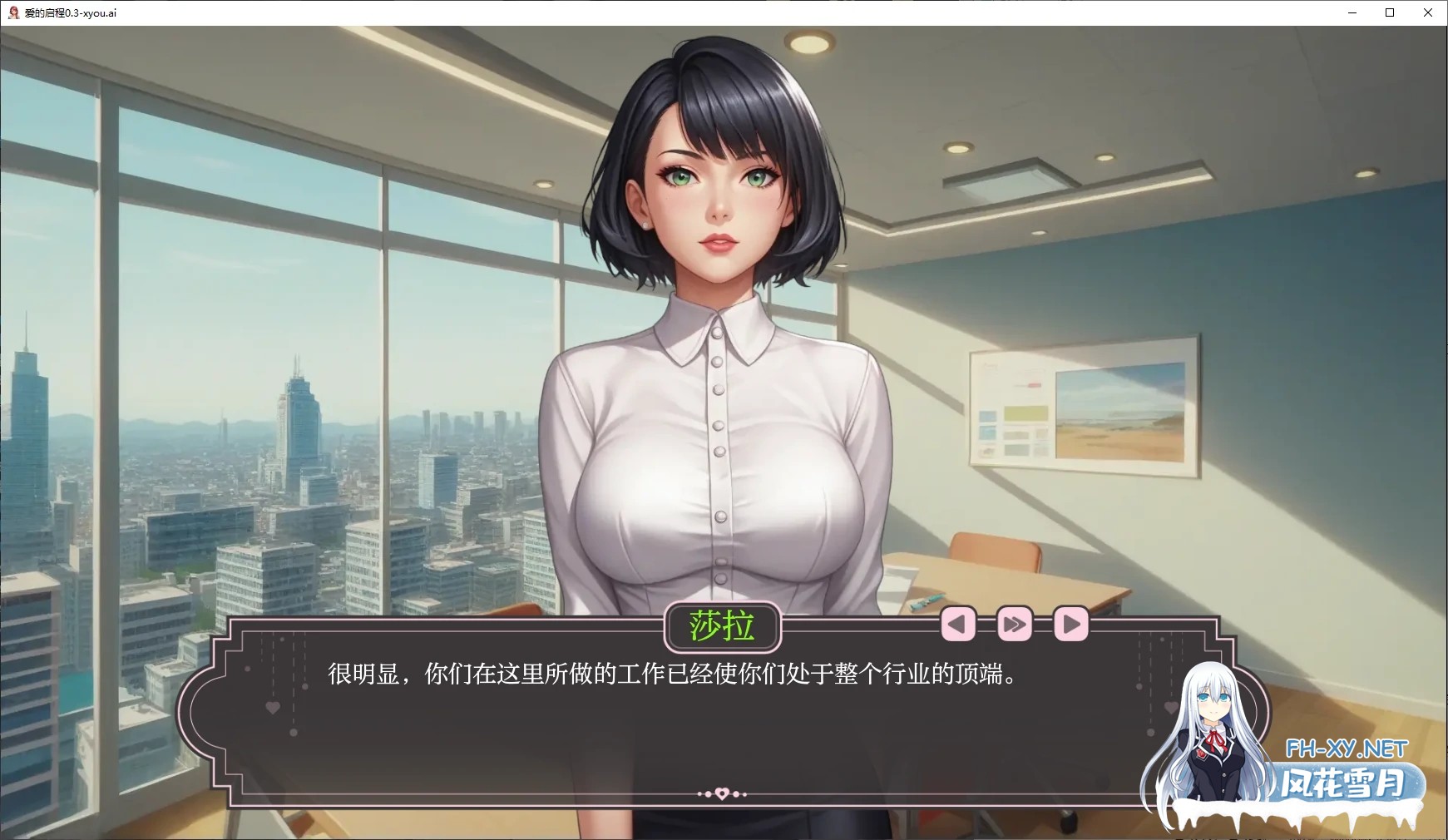Click the character sprite of Sarah
This screenshot has width=1448, height=840.
click(719, 333)
